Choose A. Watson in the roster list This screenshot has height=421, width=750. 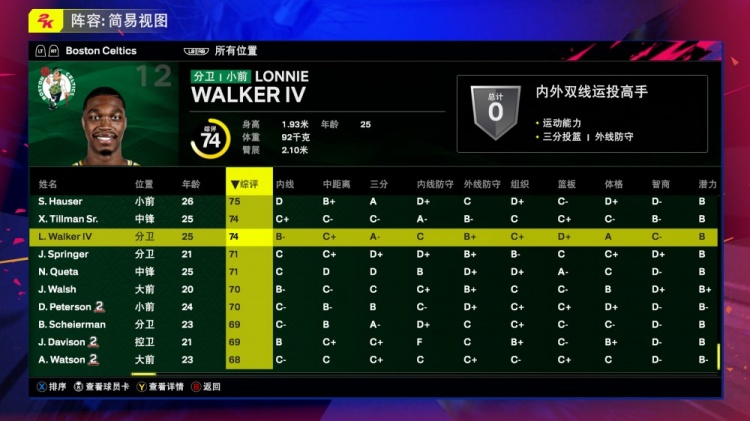[62, 359]
